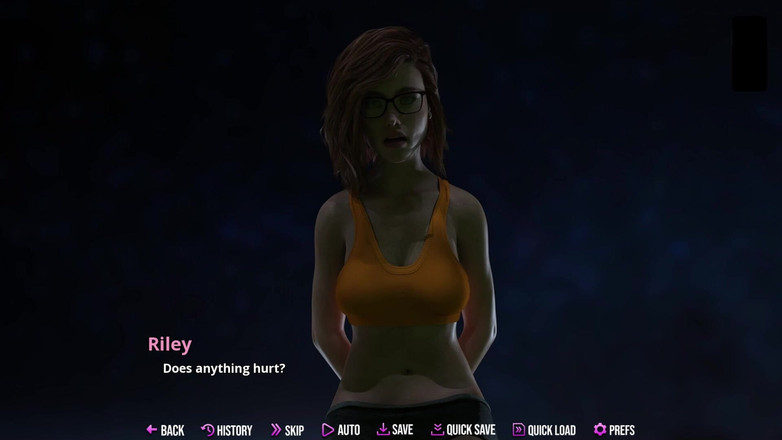Click Quick Save in the bottom bar
The image size is (782, 440).
[463, 430]
